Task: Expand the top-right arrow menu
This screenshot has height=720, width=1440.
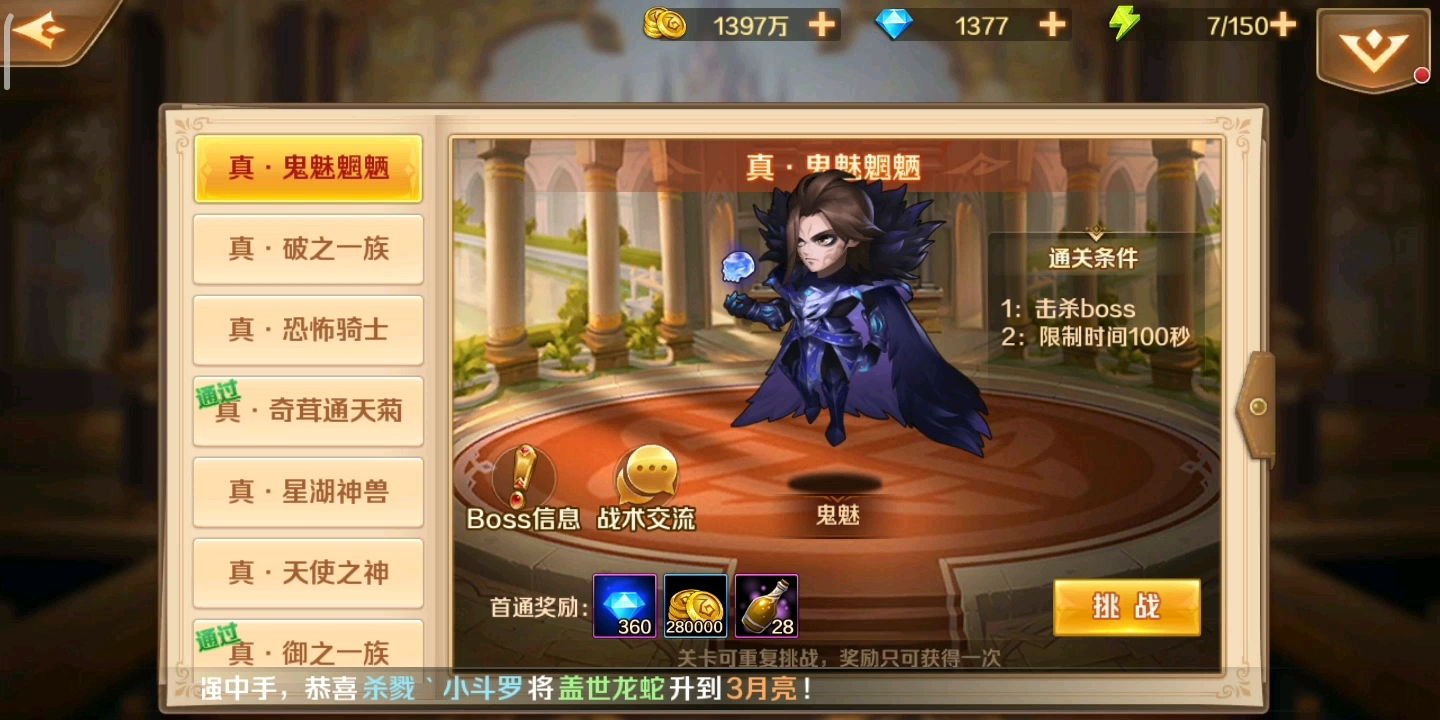Action: [x=1373, y=45]
